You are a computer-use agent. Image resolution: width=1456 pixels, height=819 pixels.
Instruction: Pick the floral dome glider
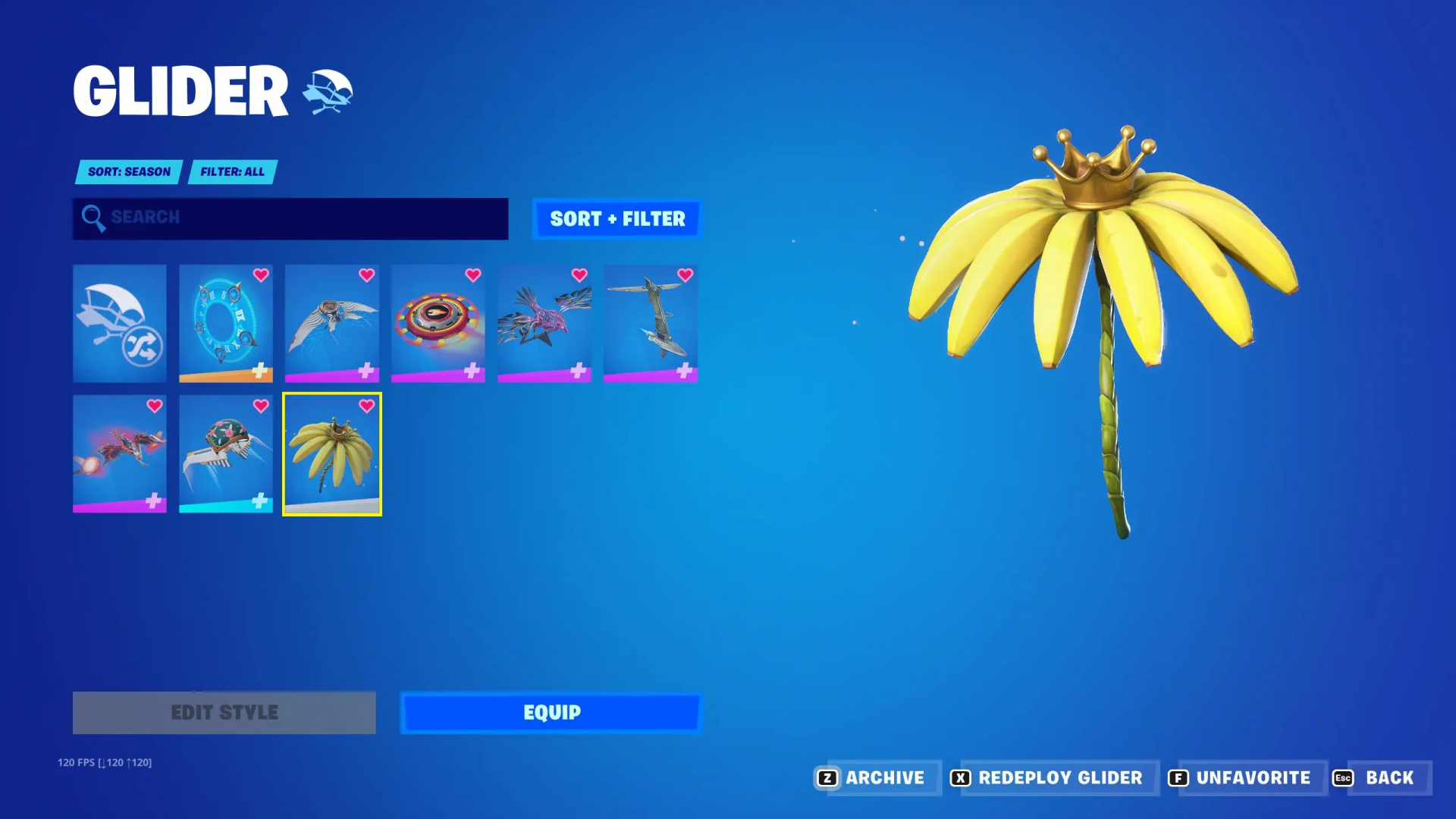[x=226, y=453]
